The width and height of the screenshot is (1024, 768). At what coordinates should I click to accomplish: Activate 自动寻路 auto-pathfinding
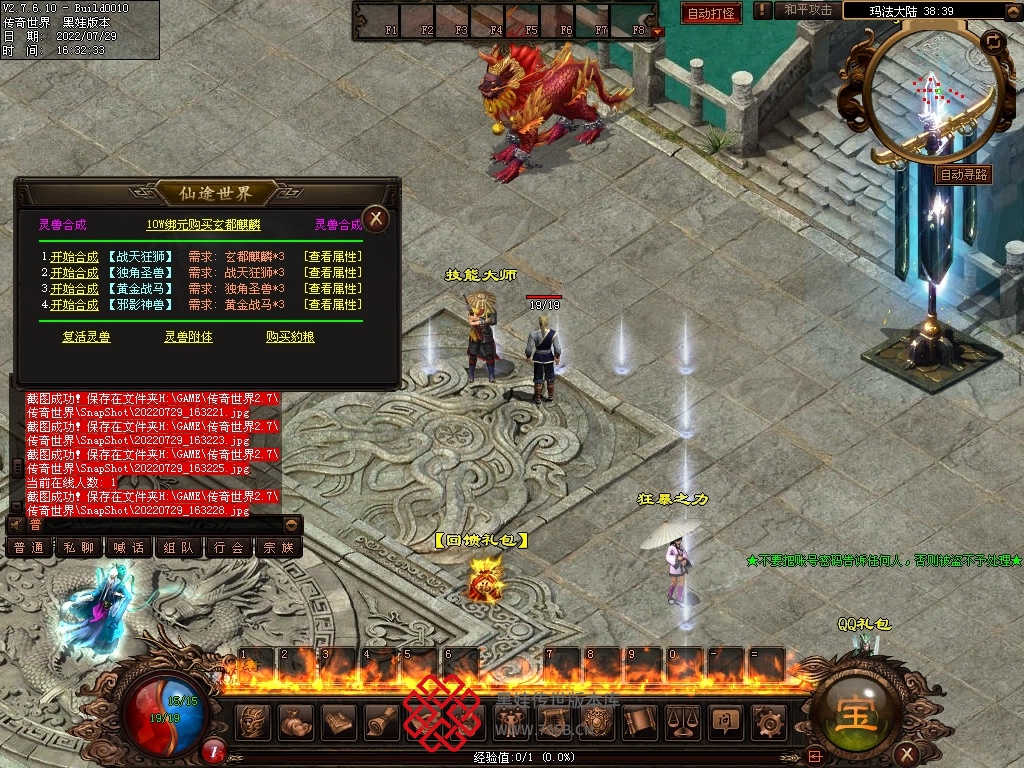coord(964,174)
